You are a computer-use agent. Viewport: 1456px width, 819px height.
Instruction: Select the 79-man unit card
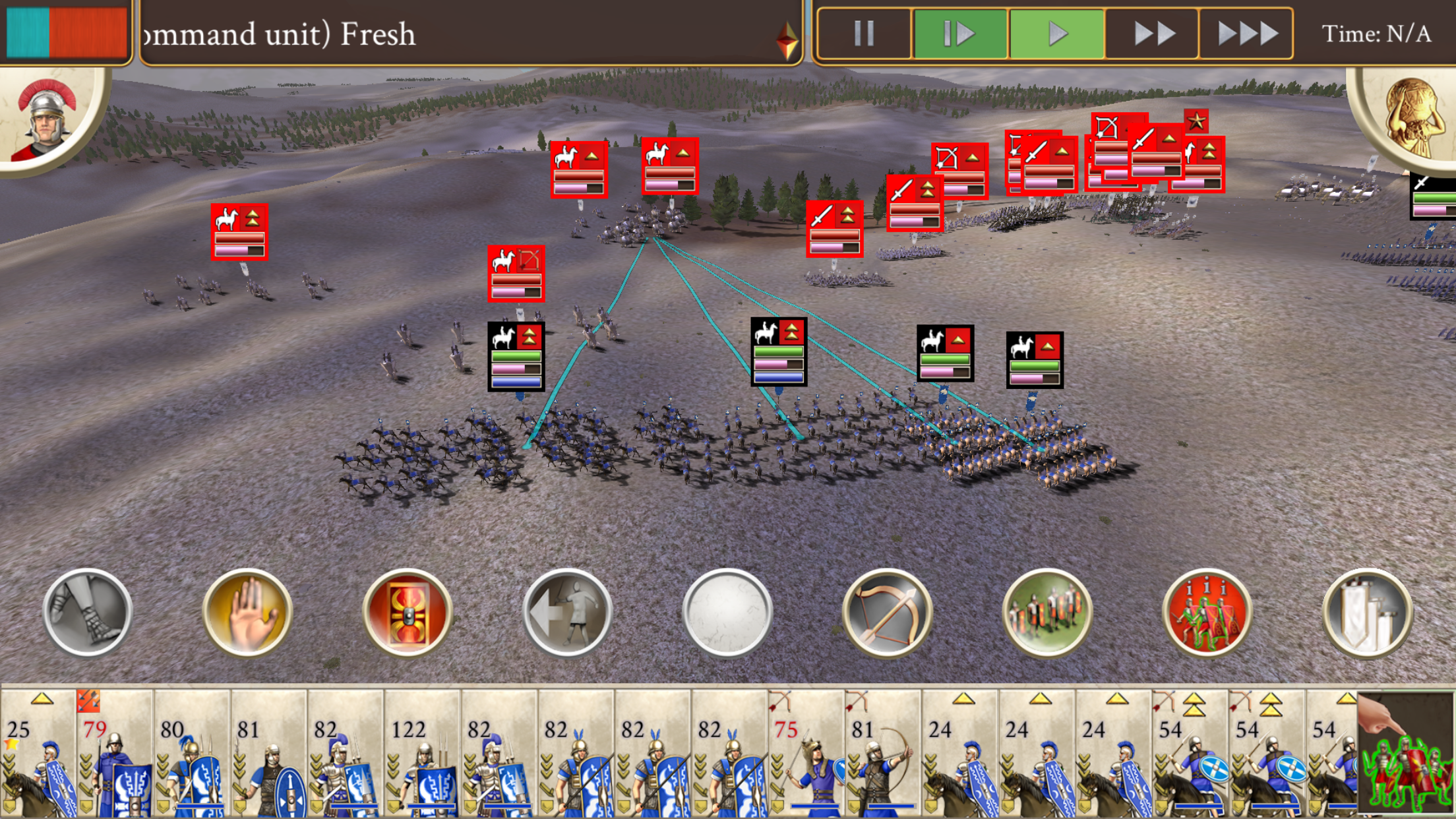pos(115,752)
